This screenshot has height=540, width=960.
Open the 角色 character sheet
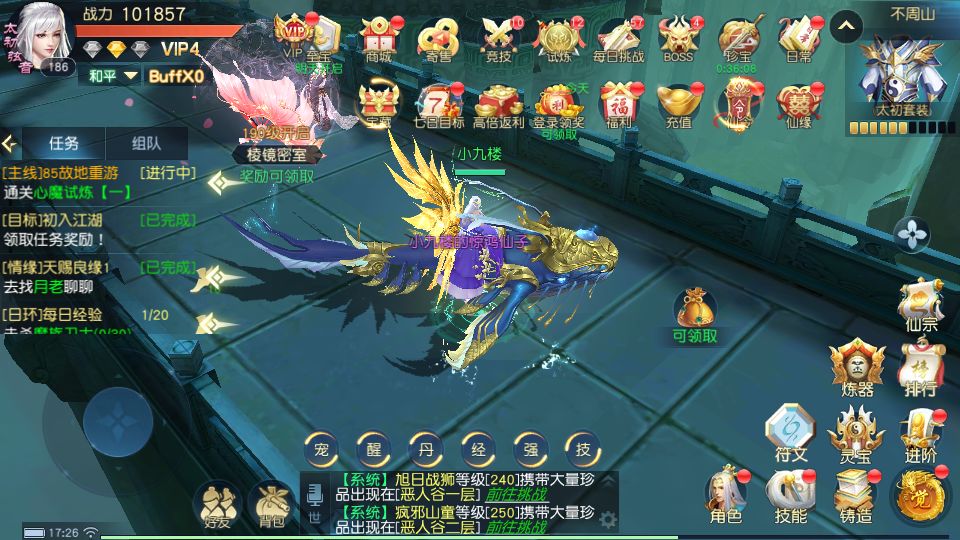pos(726,495)
